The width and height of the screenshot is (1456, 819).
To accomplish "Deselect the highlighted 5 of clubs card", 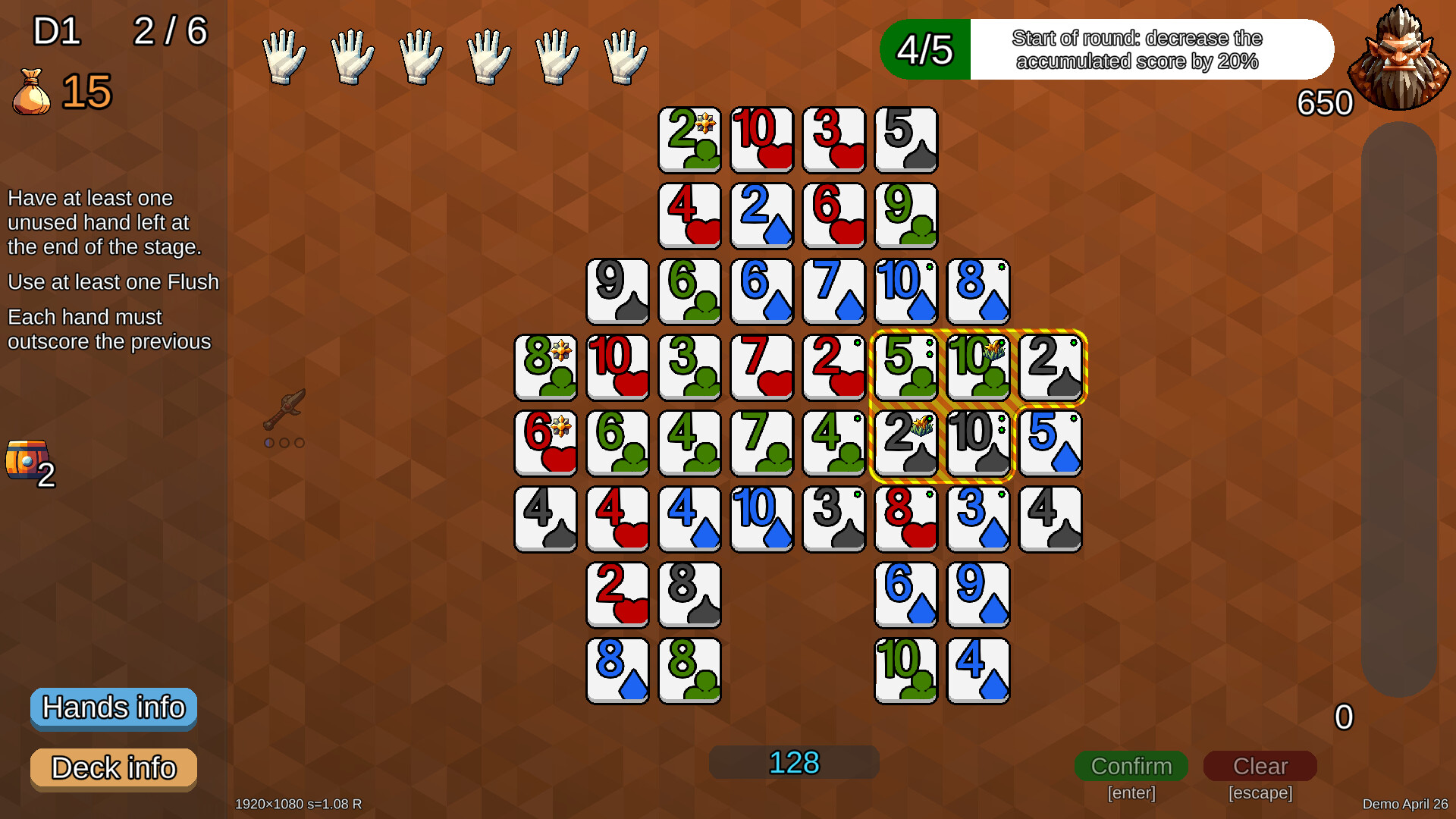I will (x=906, y=368).
